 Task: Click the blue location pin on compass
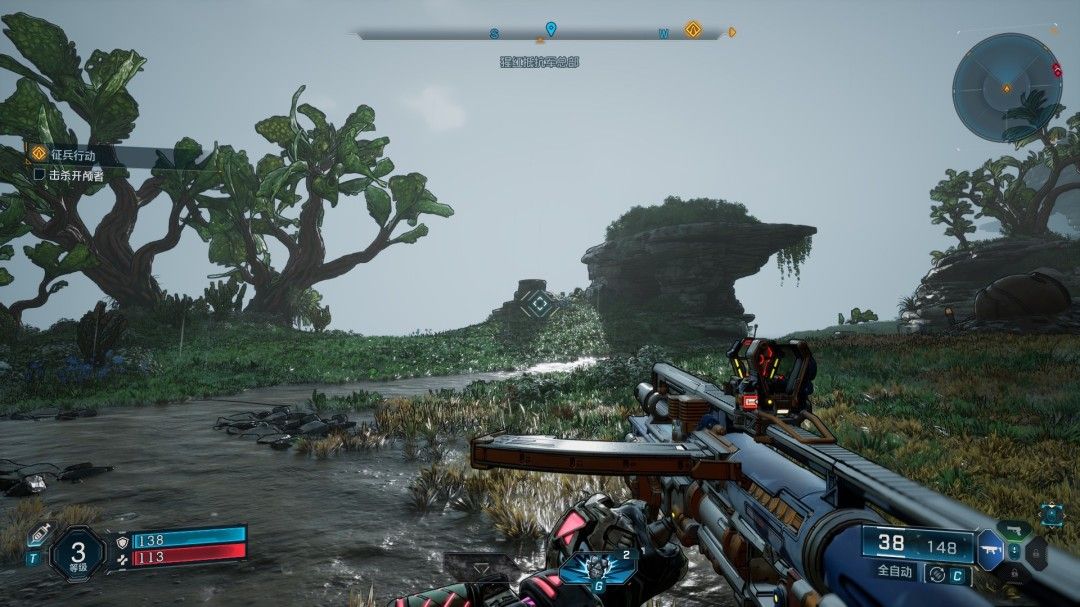click(550, 29)
